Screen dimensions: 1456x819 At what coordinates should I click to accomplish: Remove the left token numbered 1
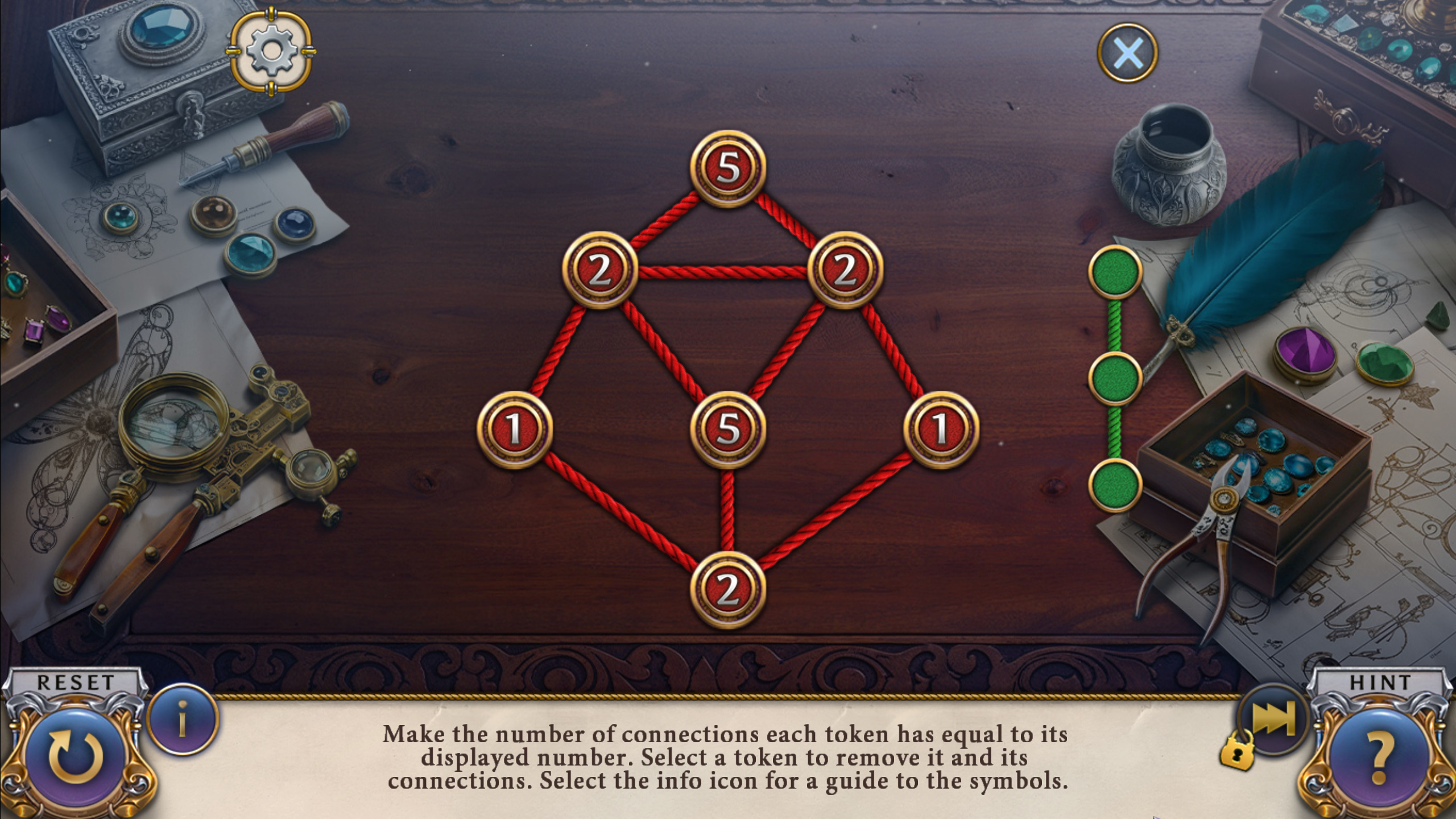click(514, 429)
